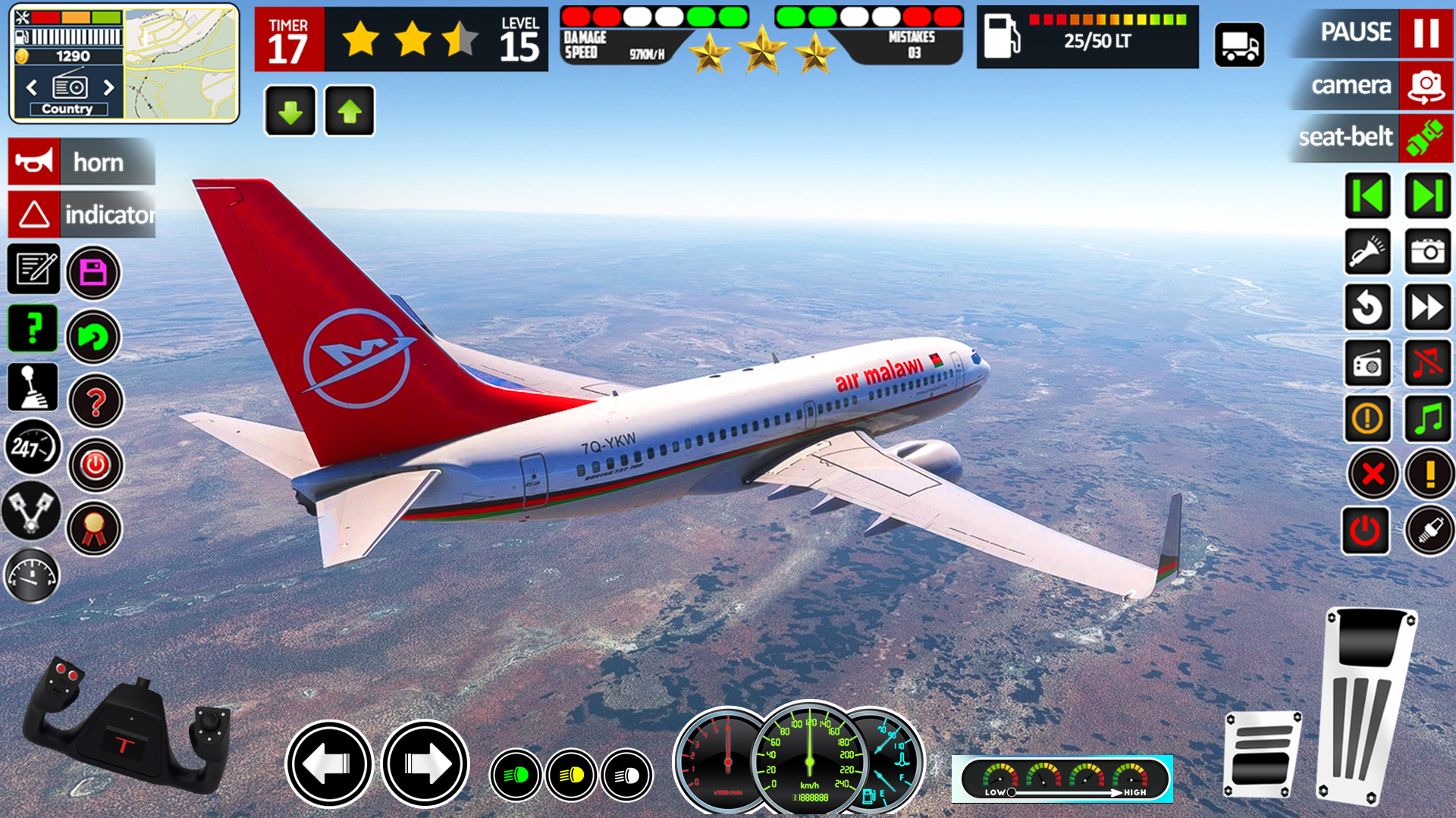1456x818 pixels.
Task: Click the red power button on right
Action: tap(1365, 531)
